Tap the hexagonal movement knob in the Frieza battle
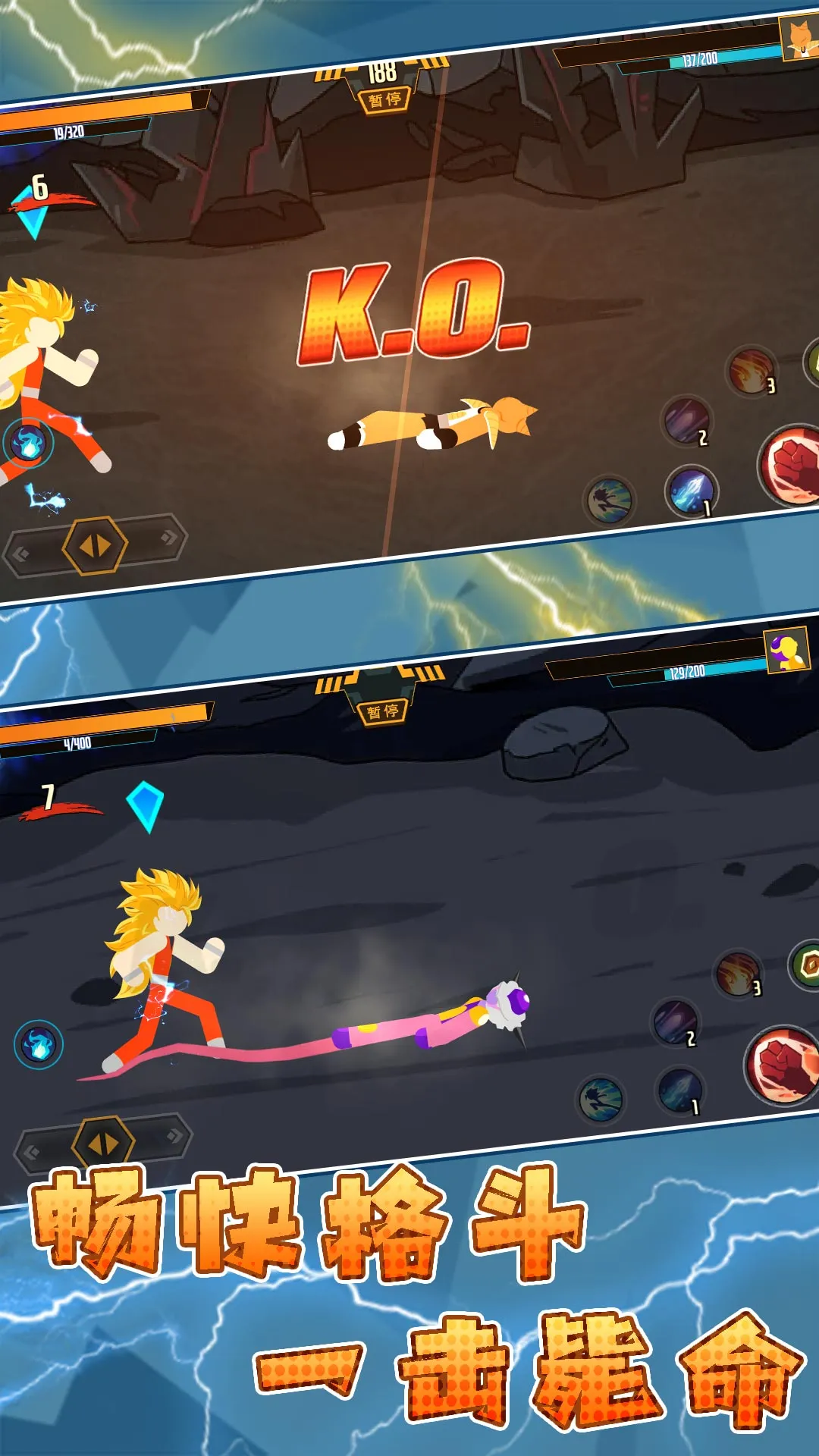819x1456 pixels. (x=104, y=1143)
